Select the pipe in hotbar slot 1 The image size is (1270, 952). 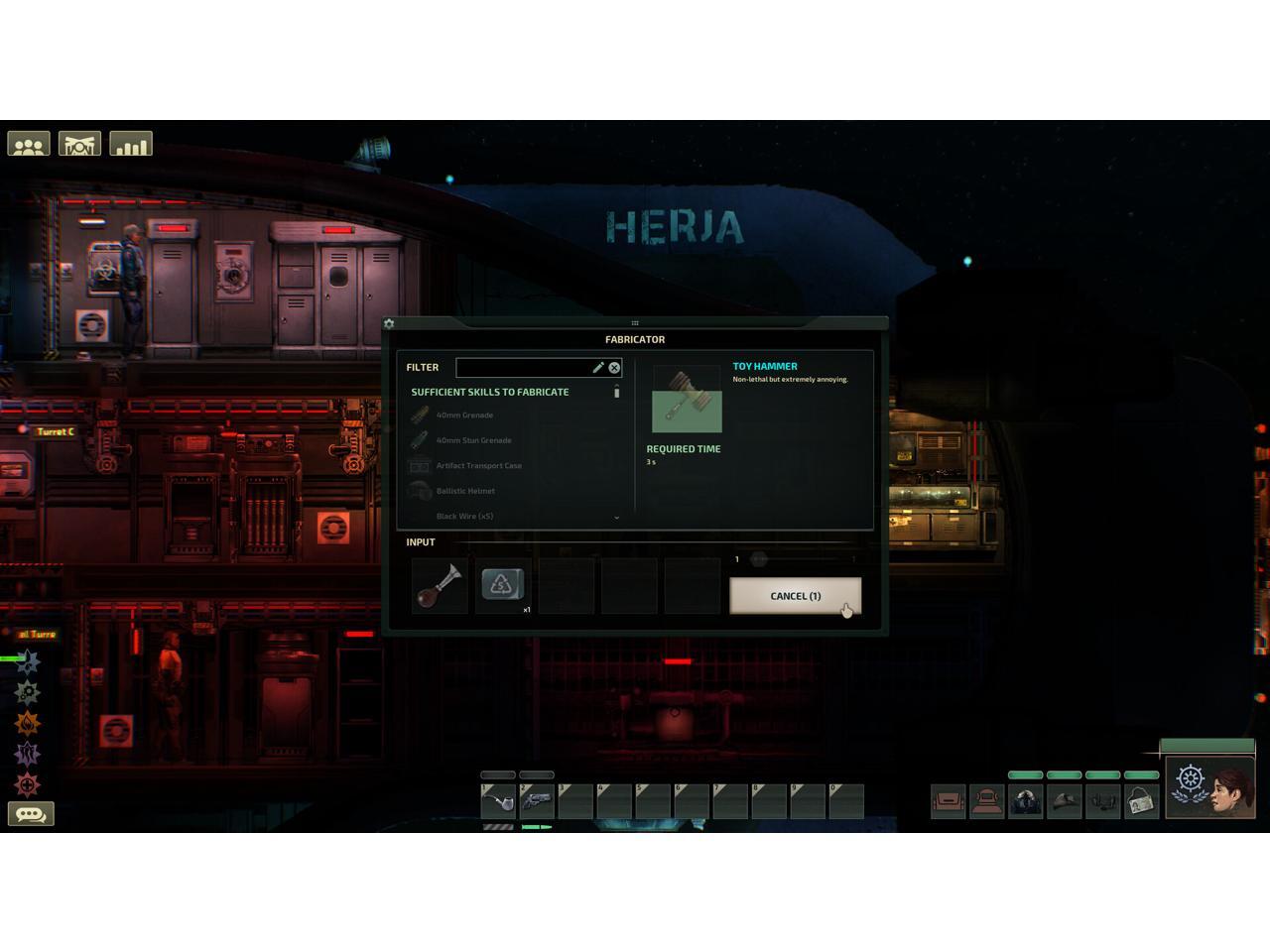click(498, 801)
